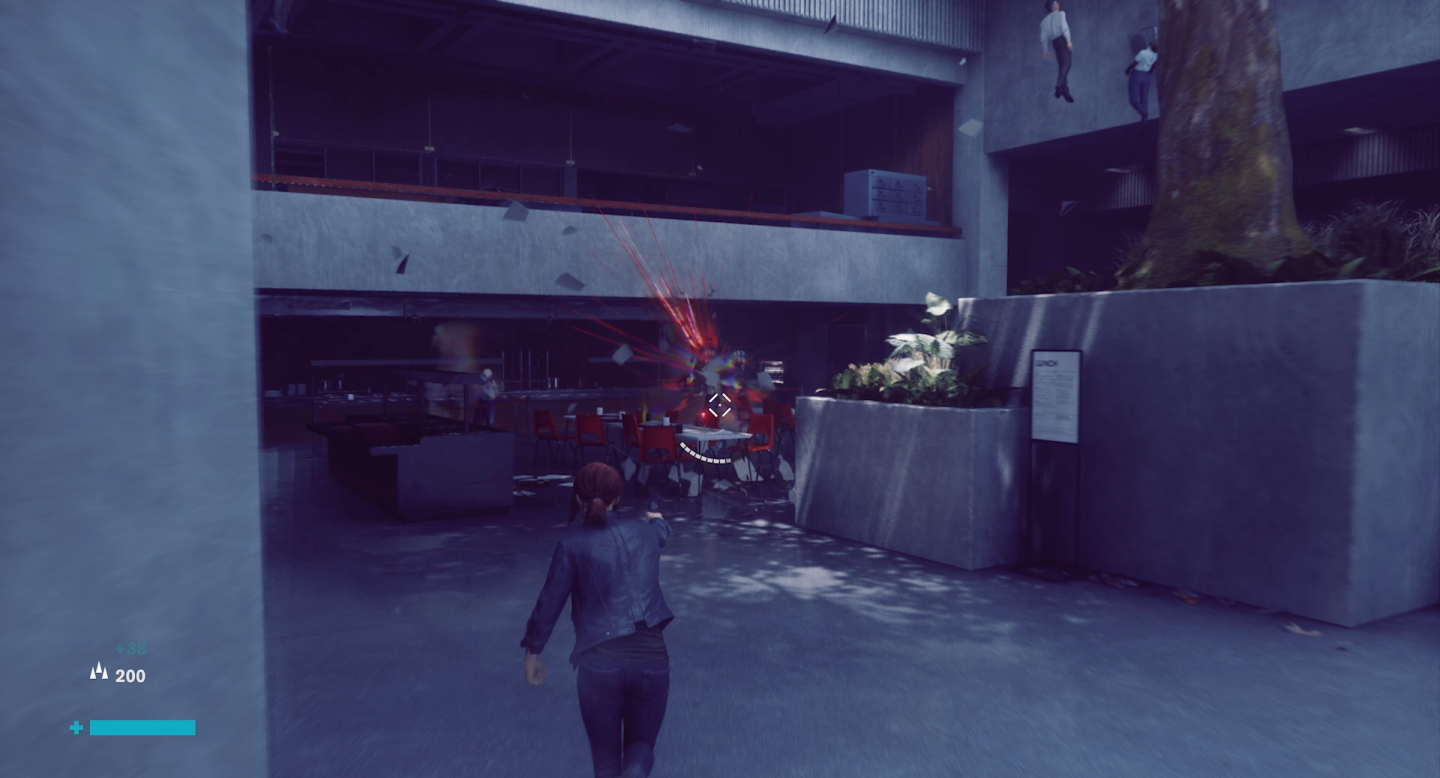Select the '200' resource counter
1440x778 pixels.
[x=129, y=675]
